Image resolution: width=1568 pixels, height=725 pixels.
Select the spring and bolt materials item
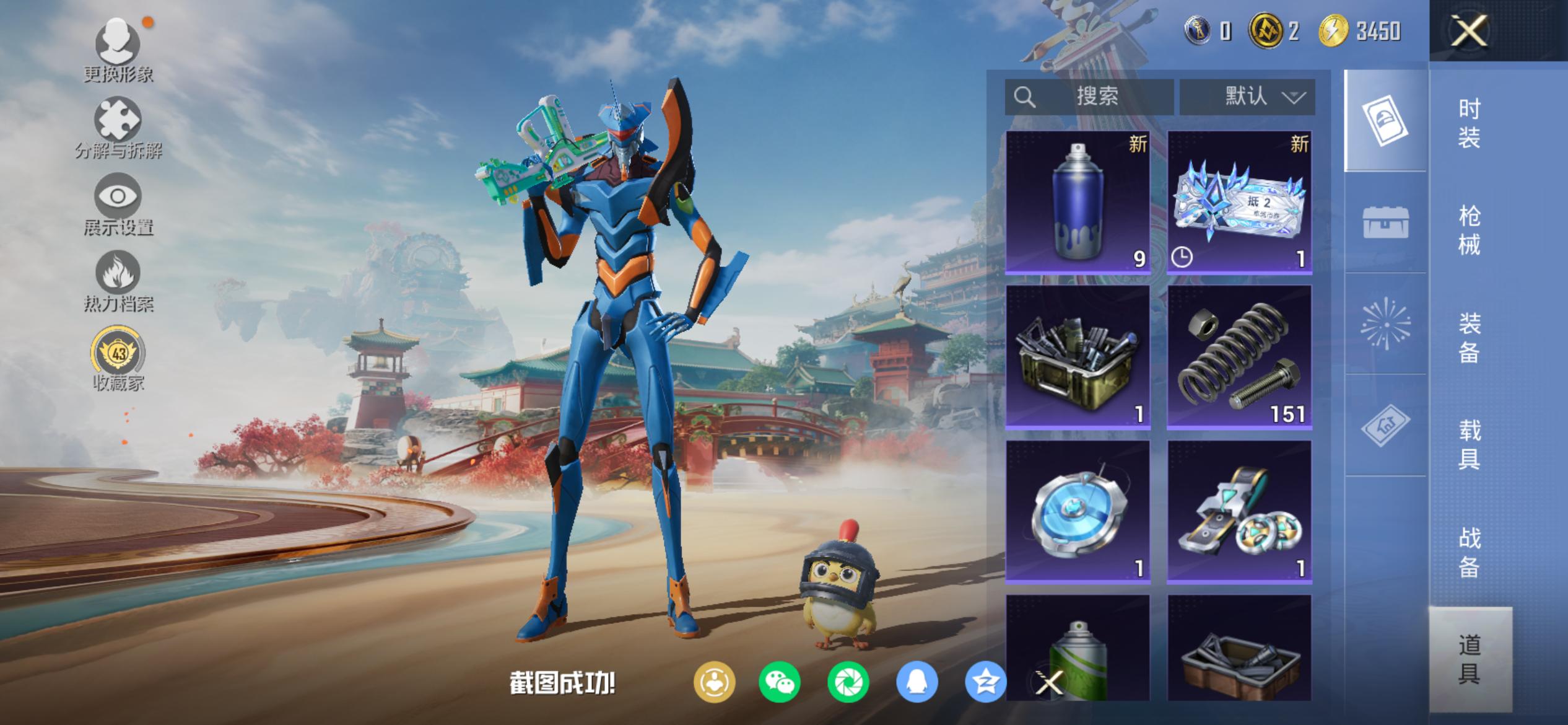[1239, 357]
